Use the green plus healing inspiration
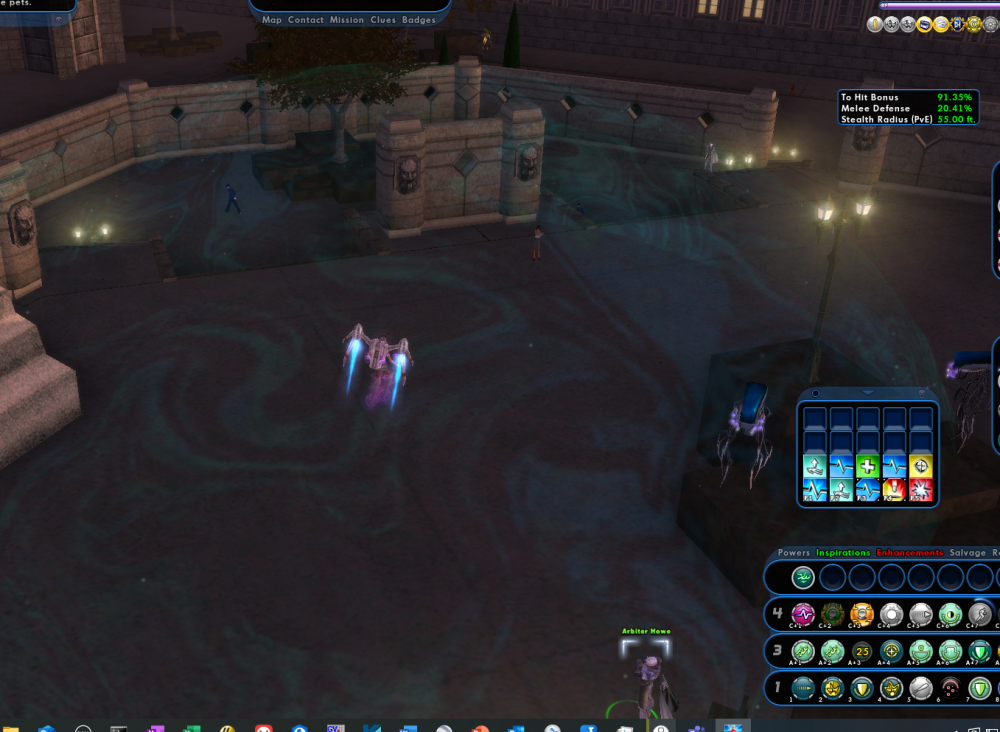 point(867,467)
